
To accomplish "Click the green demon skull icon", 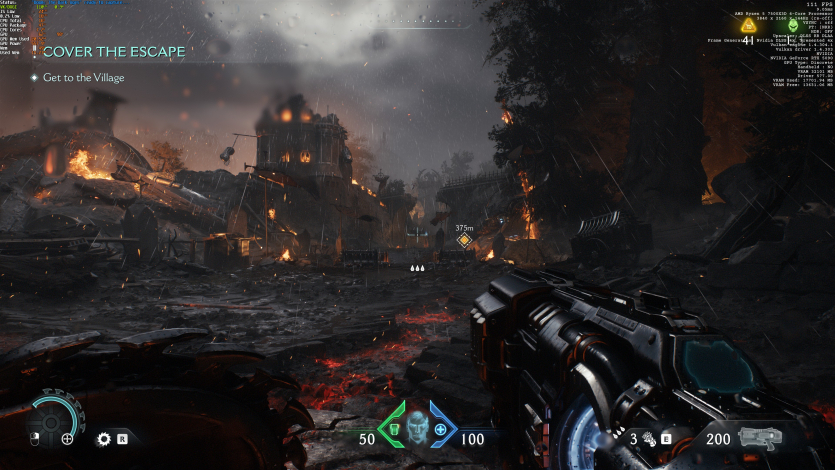I will (x=793, y=27).
